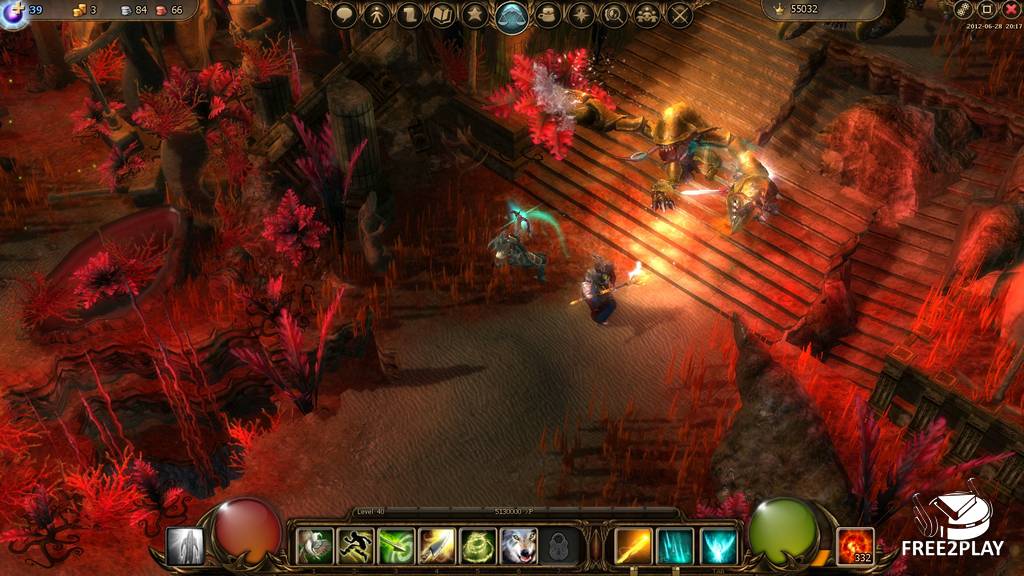Trigger the arrowhead shot skill
1024x576 pixels.
tap(437, 546)
